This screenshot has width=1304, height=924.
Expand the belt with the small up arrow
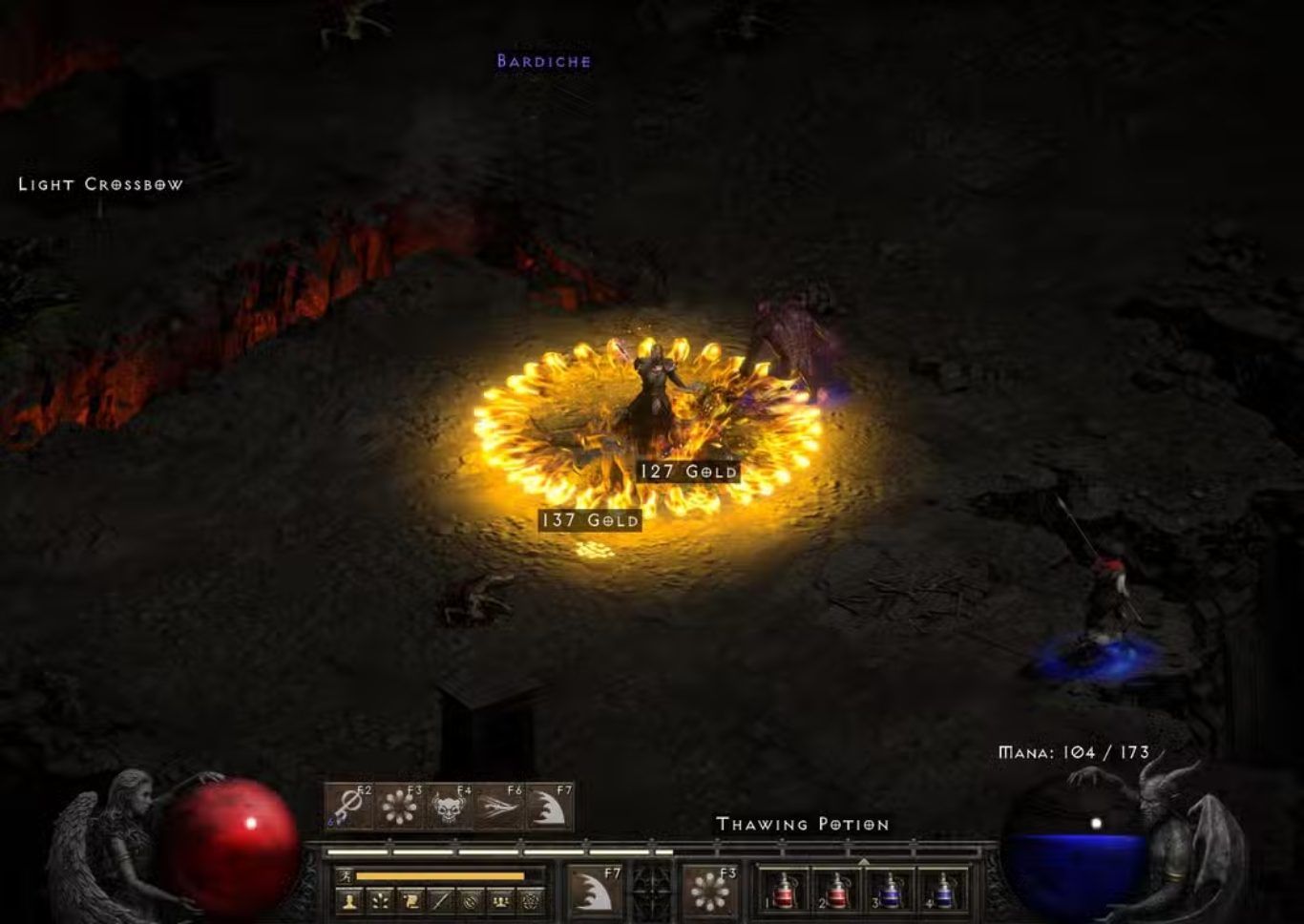coord(863,860)
